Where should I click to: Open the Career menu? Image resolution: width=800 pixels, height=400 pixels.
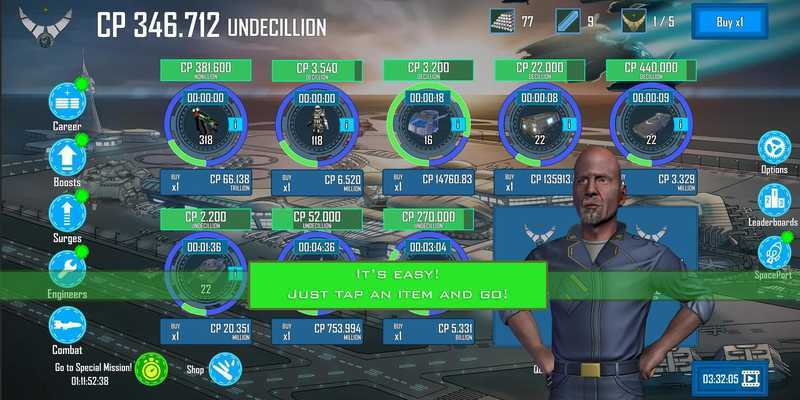coord(67,103)
